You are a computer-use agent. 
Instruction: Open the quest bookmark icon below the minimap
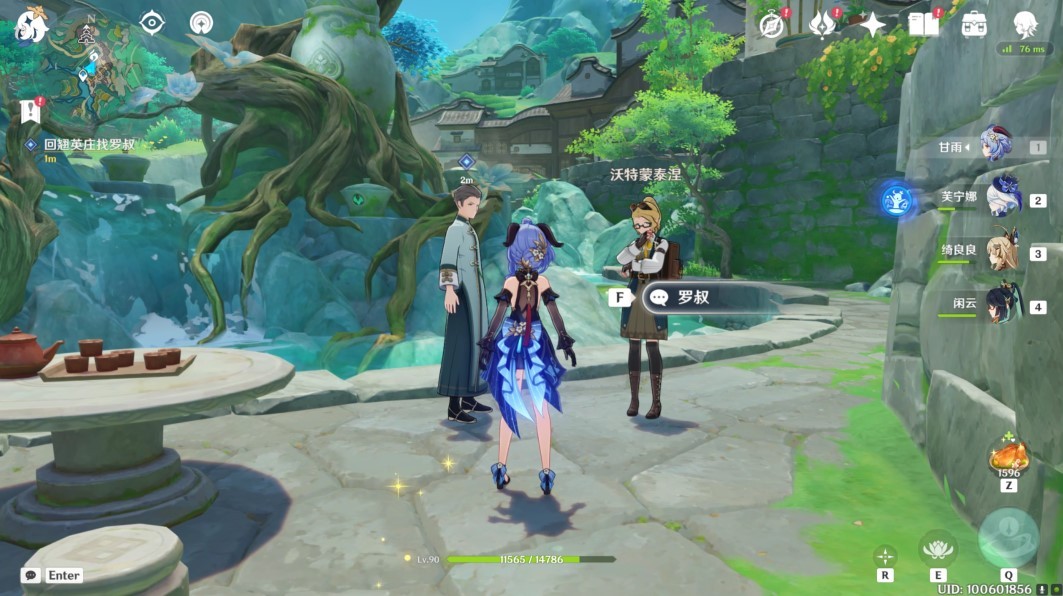tap(28, 110)
